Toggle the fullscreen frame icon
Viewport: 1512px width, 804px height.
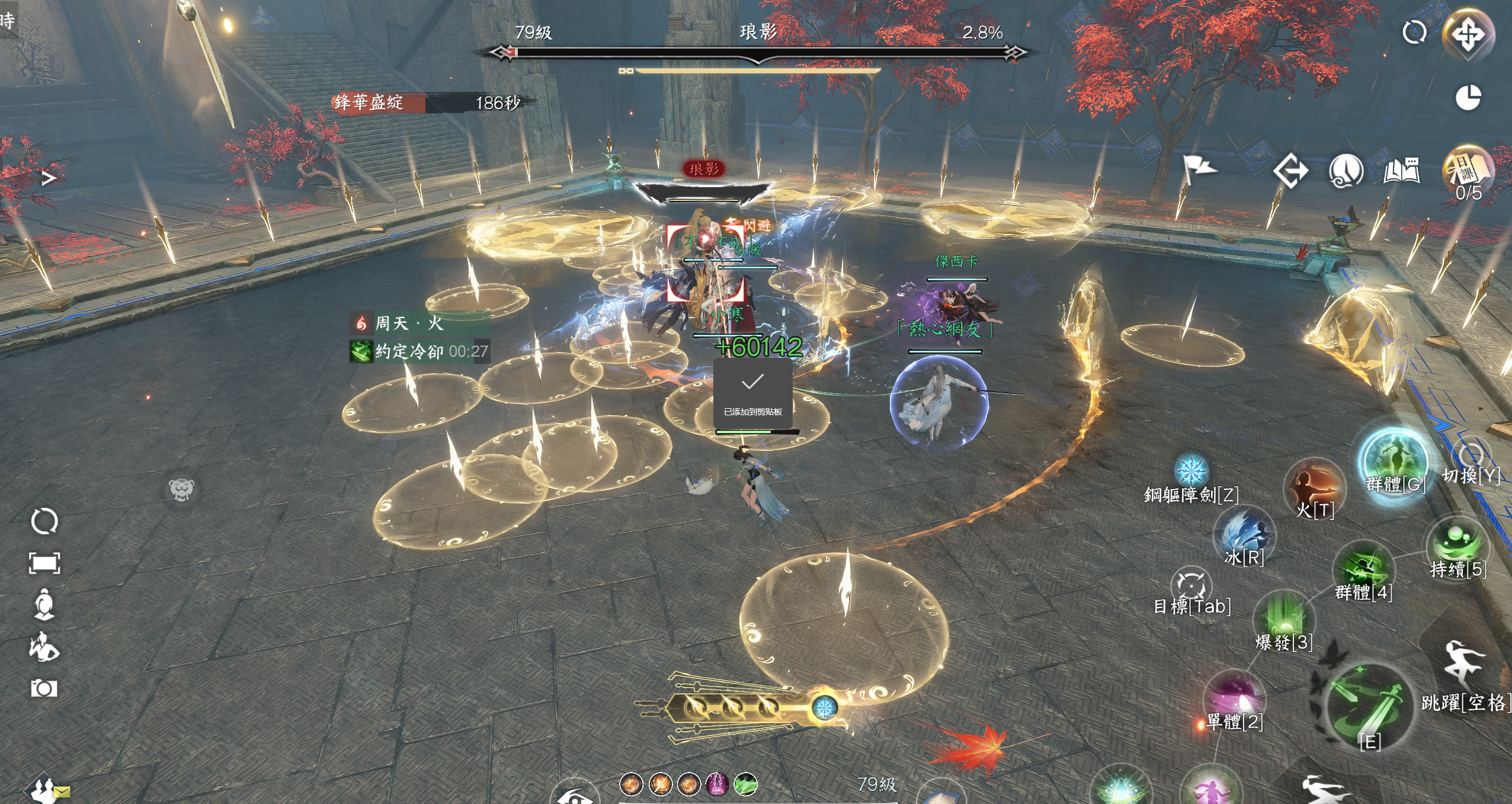click(44, 563)
